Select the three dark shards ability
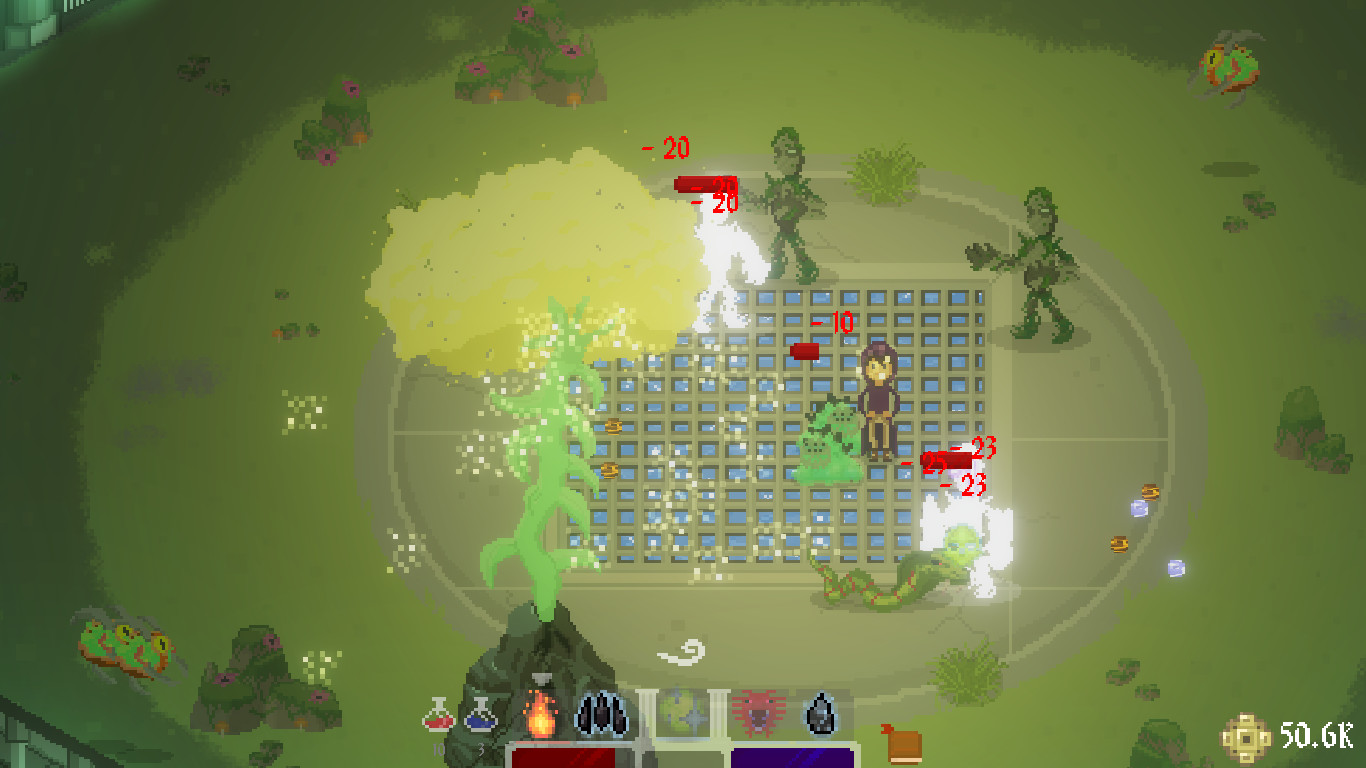The image size is (1366, 768). click(x=602, y=714)
